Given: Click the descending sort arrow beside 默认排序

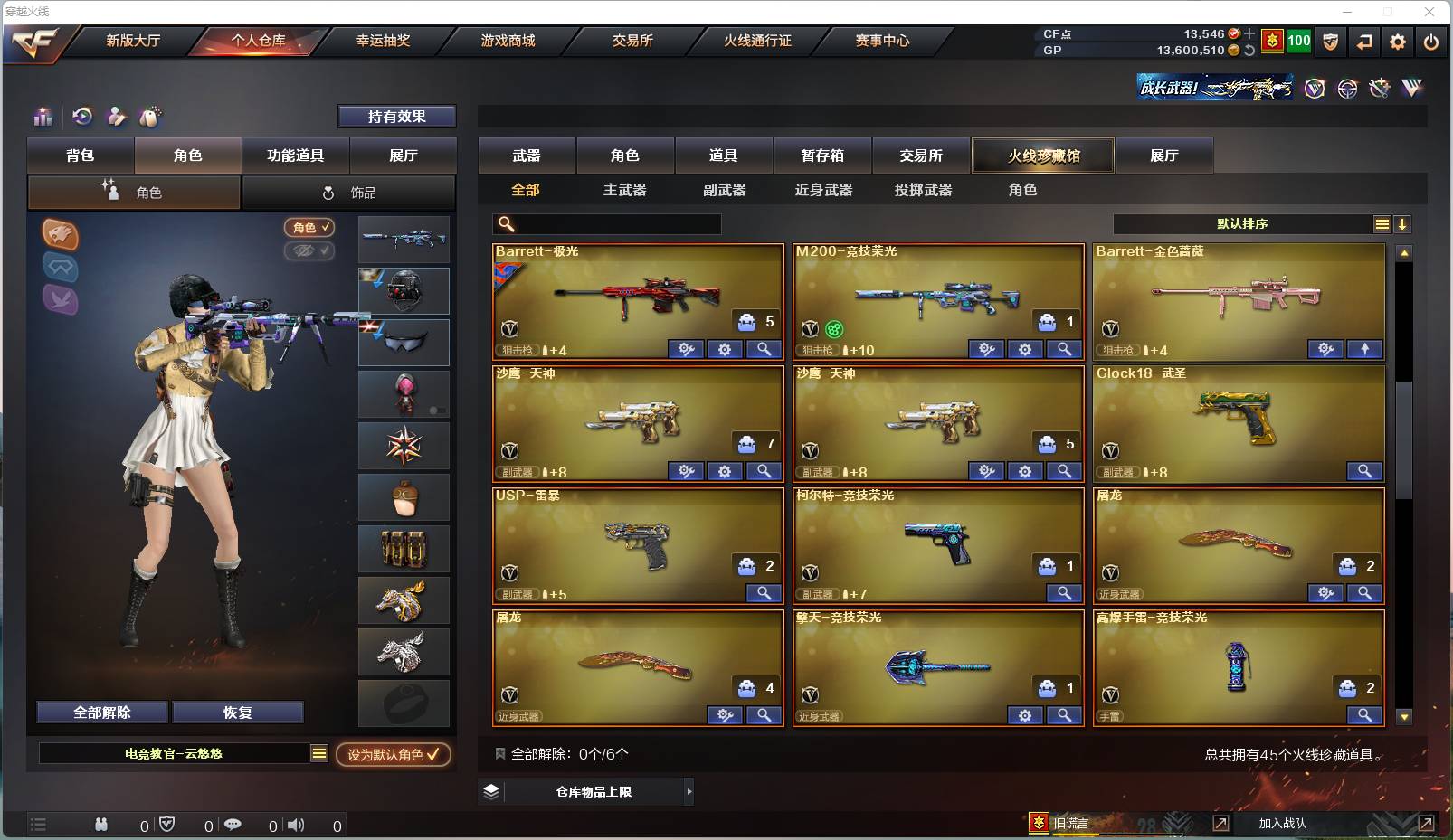Looking at the screenshot, I should (x=1403, y=223).
